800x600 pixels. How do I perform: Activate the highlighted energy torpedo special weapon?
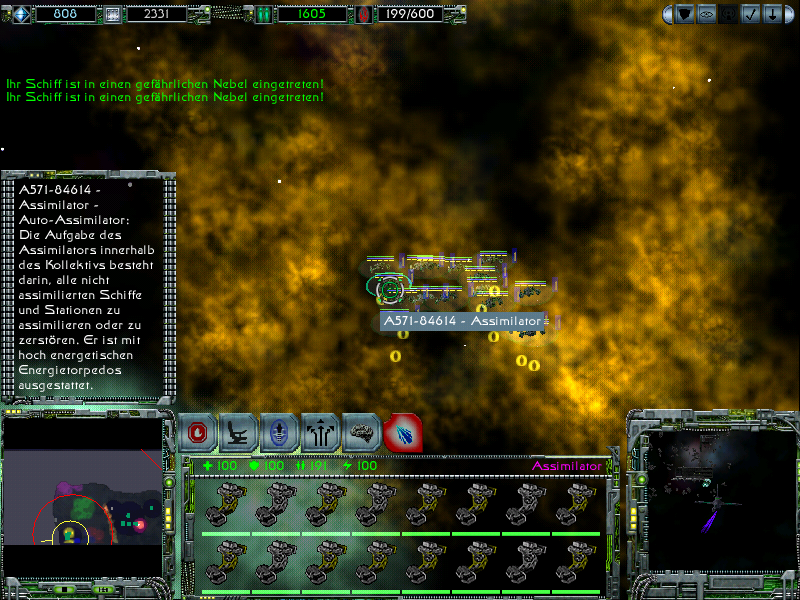pos(402,433)
